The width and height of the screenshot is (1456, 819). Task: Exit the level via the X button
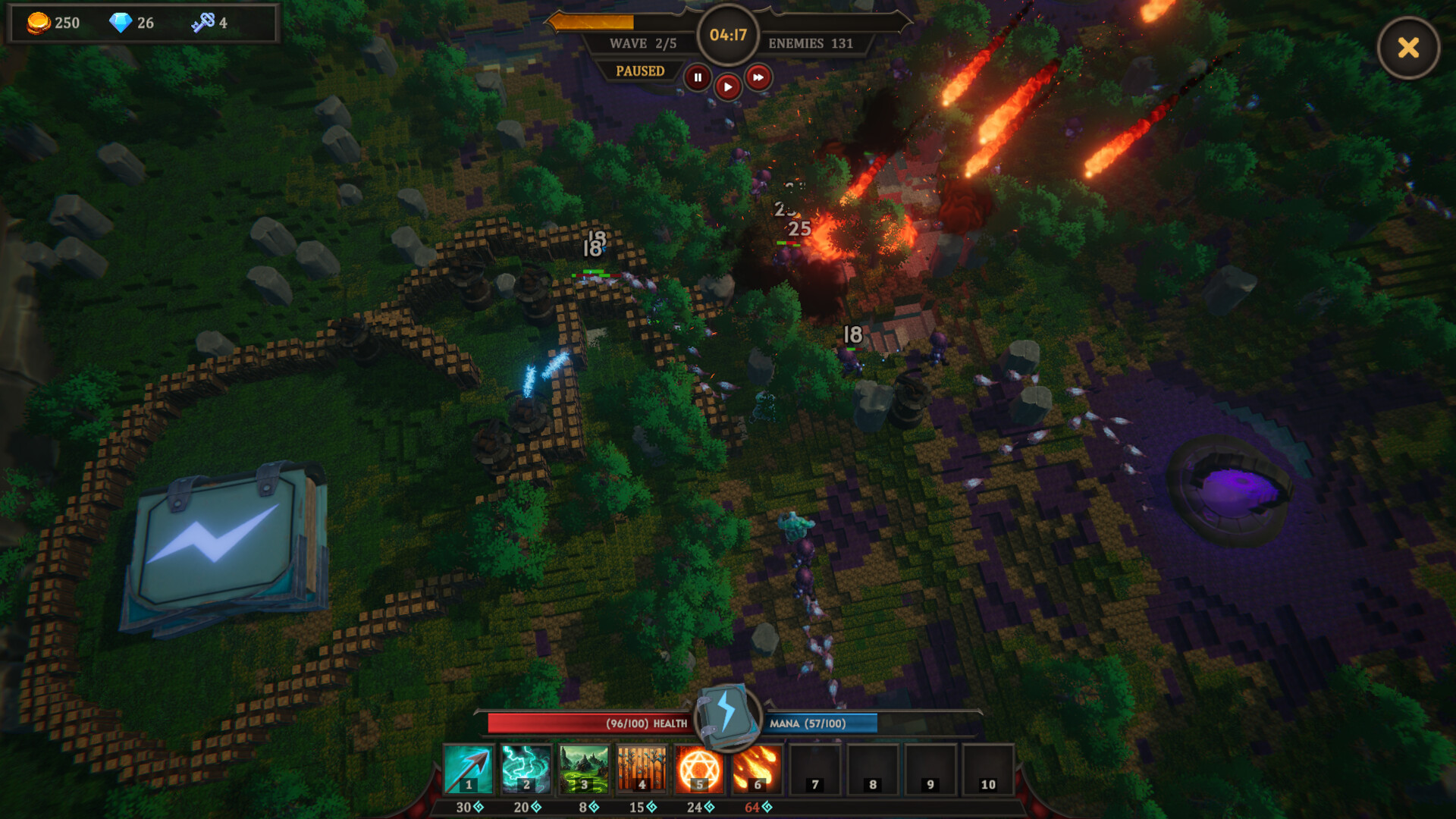tap(1408, 48)
